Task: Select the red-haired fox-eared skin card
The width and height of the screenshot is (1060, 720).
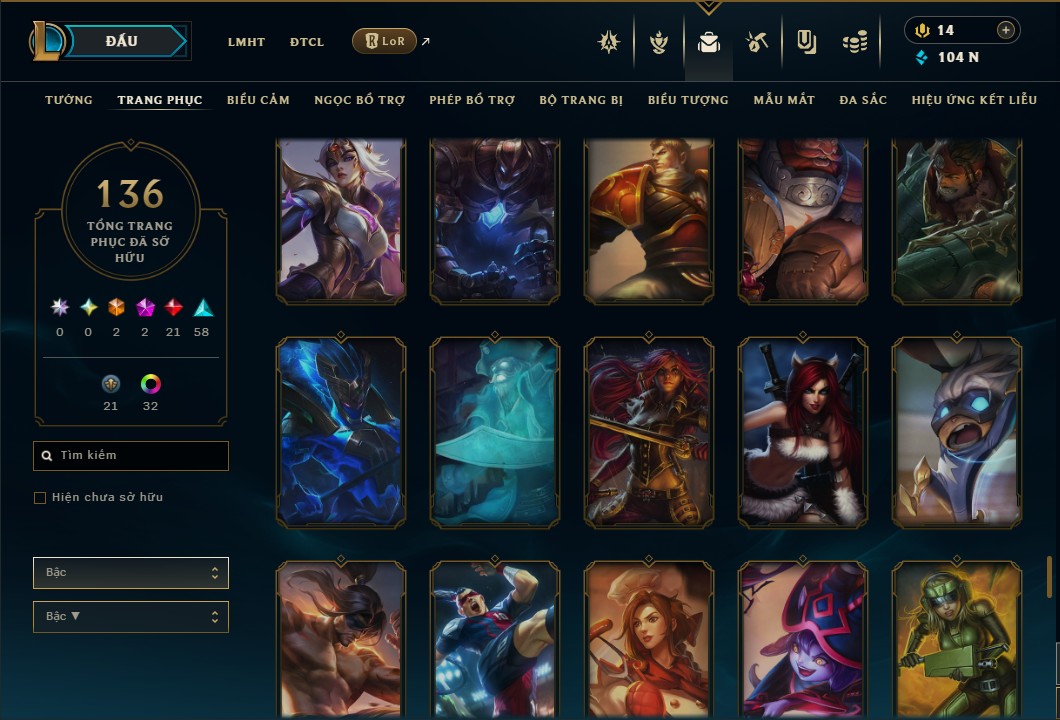Action: pos(803,432)
